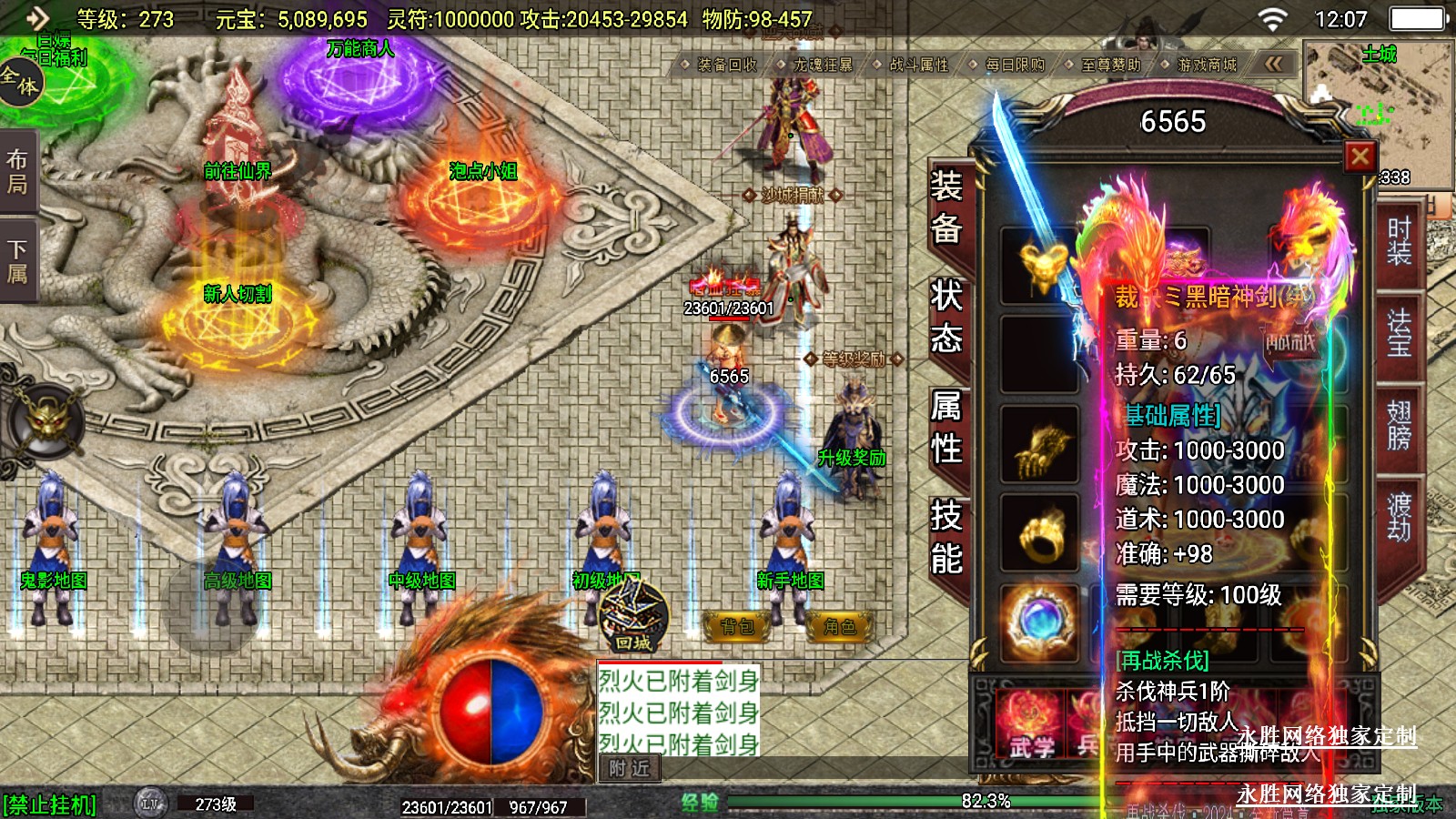Image resolution: width=1456 pixels, height=819 pixels.
Task: Open the 背包 backpack
Action: [x=737, y=626]
